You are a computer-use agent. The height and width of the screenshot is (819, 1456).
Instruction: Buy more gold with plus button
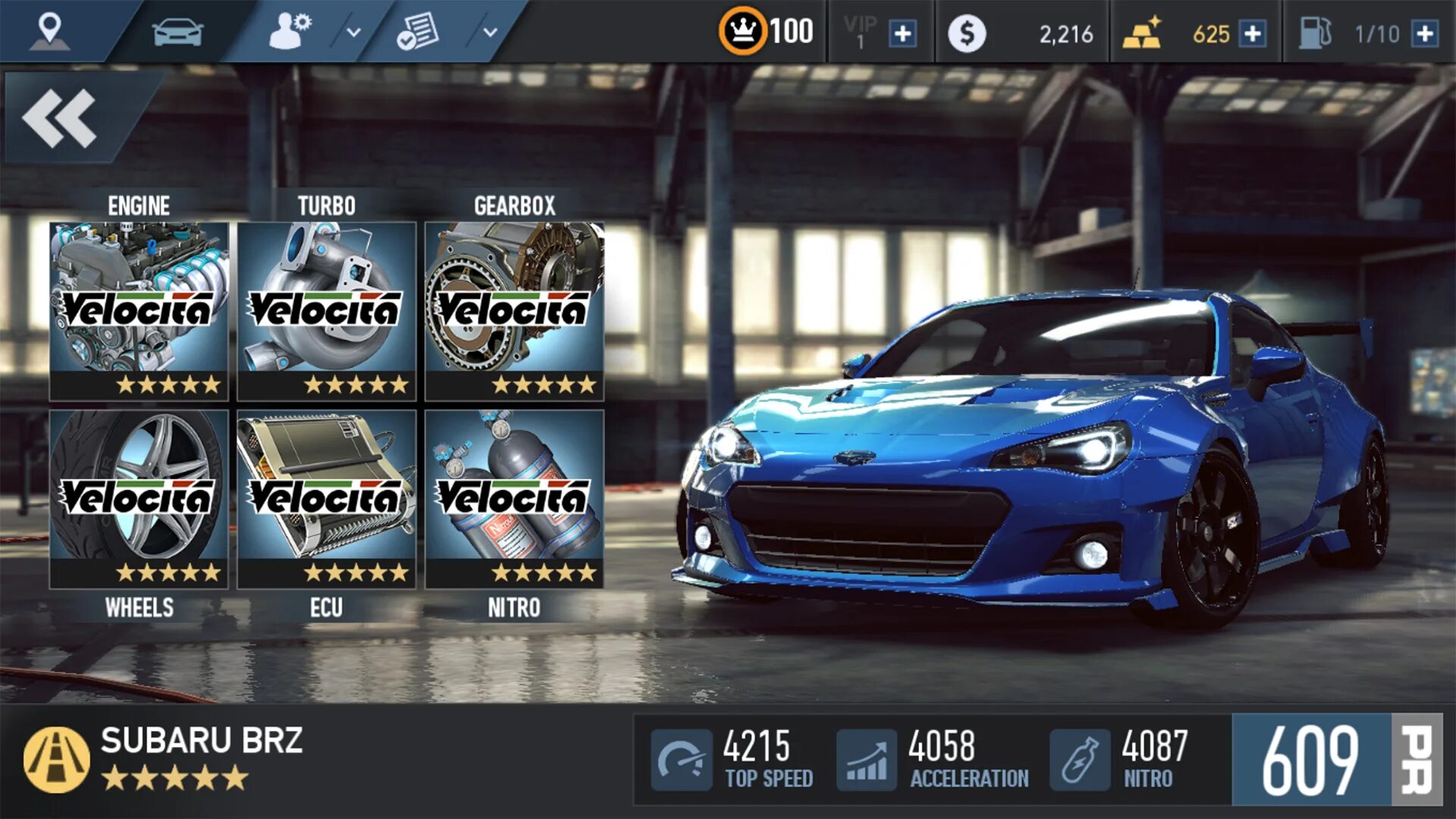(x=1253, y=34)
